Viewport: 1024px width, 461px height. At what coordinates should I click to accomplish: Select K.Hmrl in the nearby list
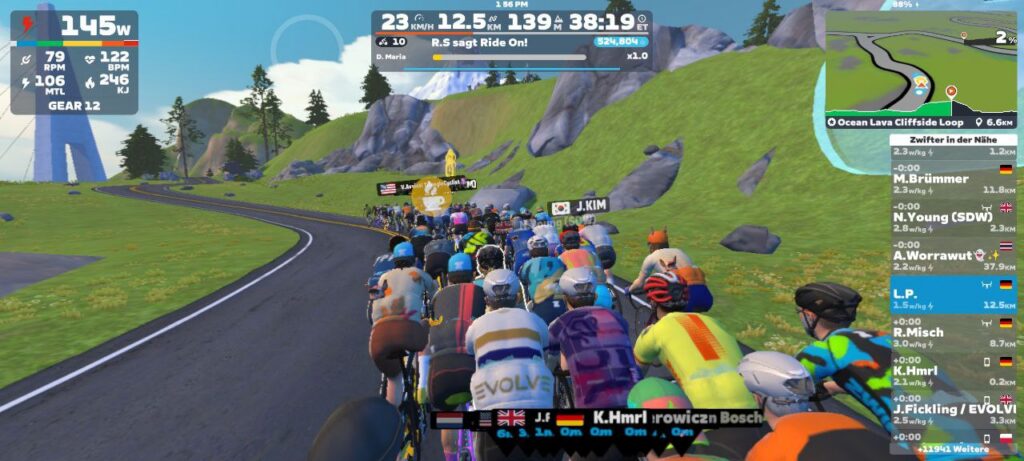click(952, 375)
